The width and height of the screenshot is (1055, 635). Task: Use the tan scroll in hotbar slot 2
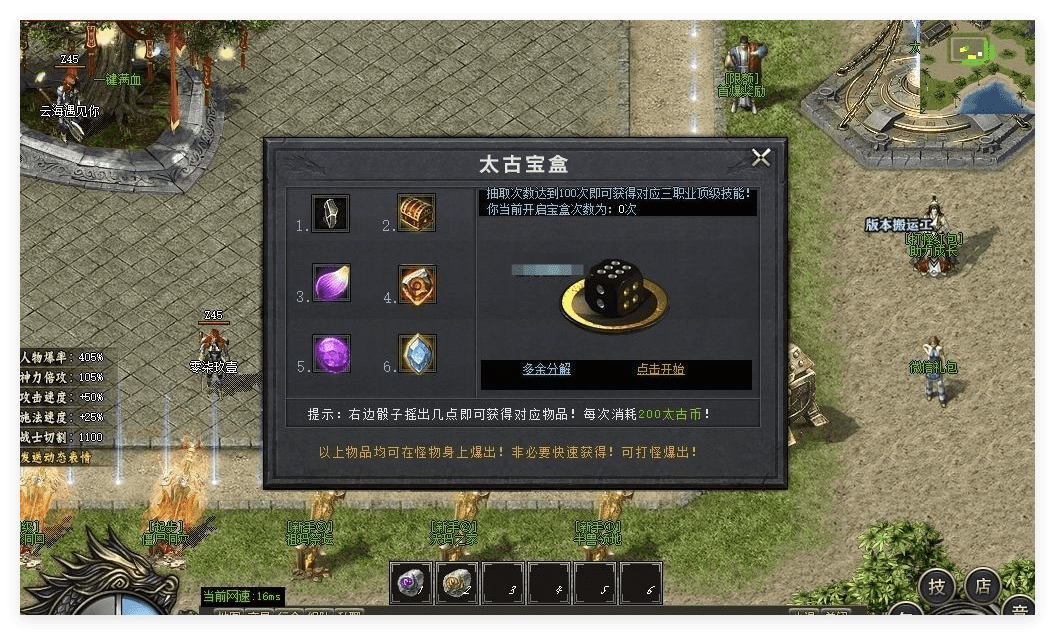(x=458, y=584)
